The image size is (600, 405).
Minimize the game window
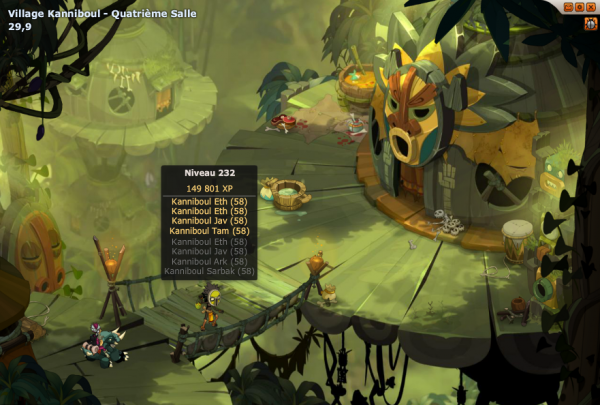click(x=567, y=6)
